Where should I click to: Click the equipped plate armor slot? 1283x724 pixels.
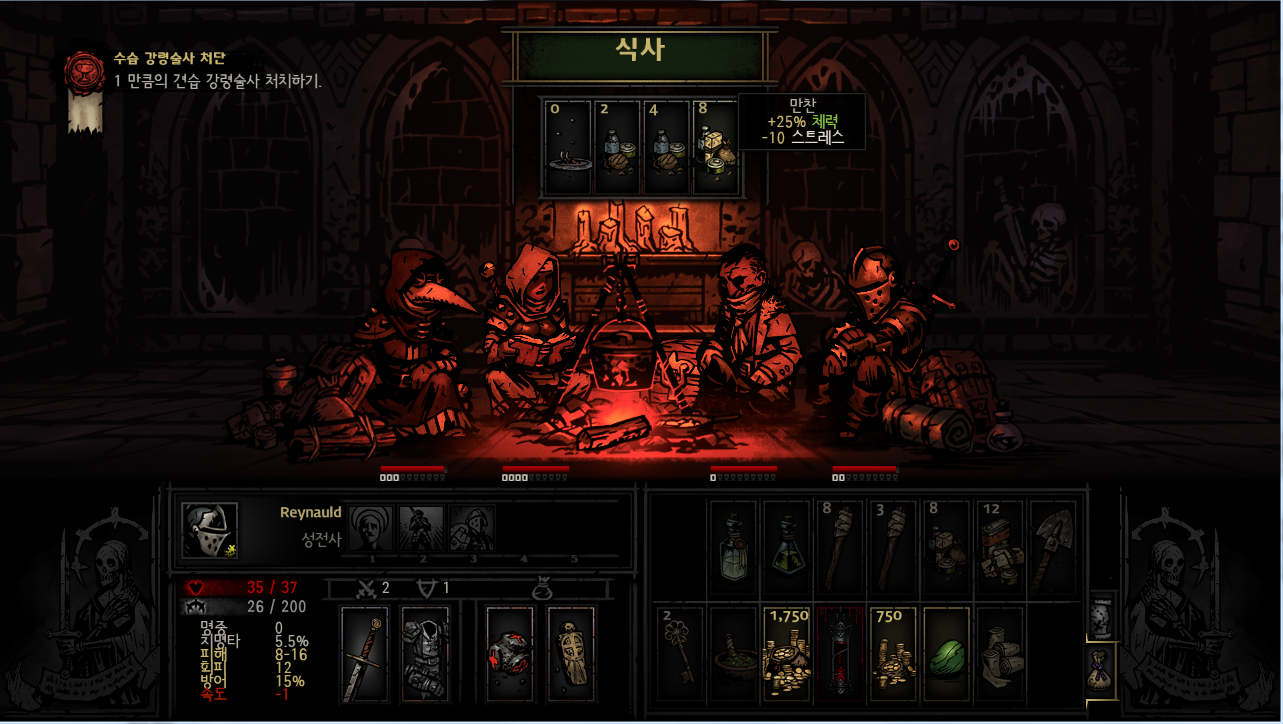[x=425, y=654]
